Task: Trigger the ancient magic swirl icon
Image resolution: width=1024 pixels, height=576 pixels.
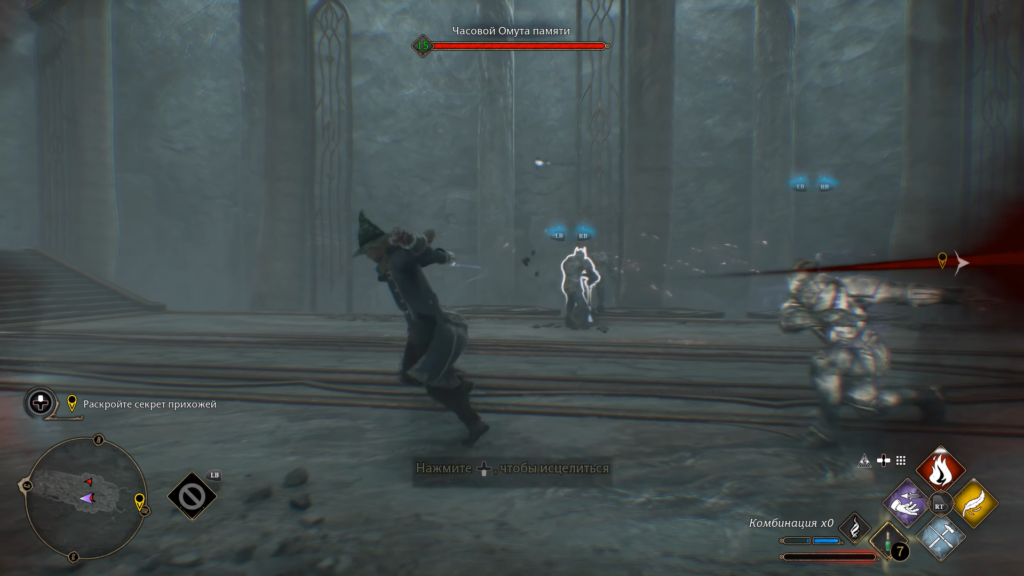Action: click(855, 526)
